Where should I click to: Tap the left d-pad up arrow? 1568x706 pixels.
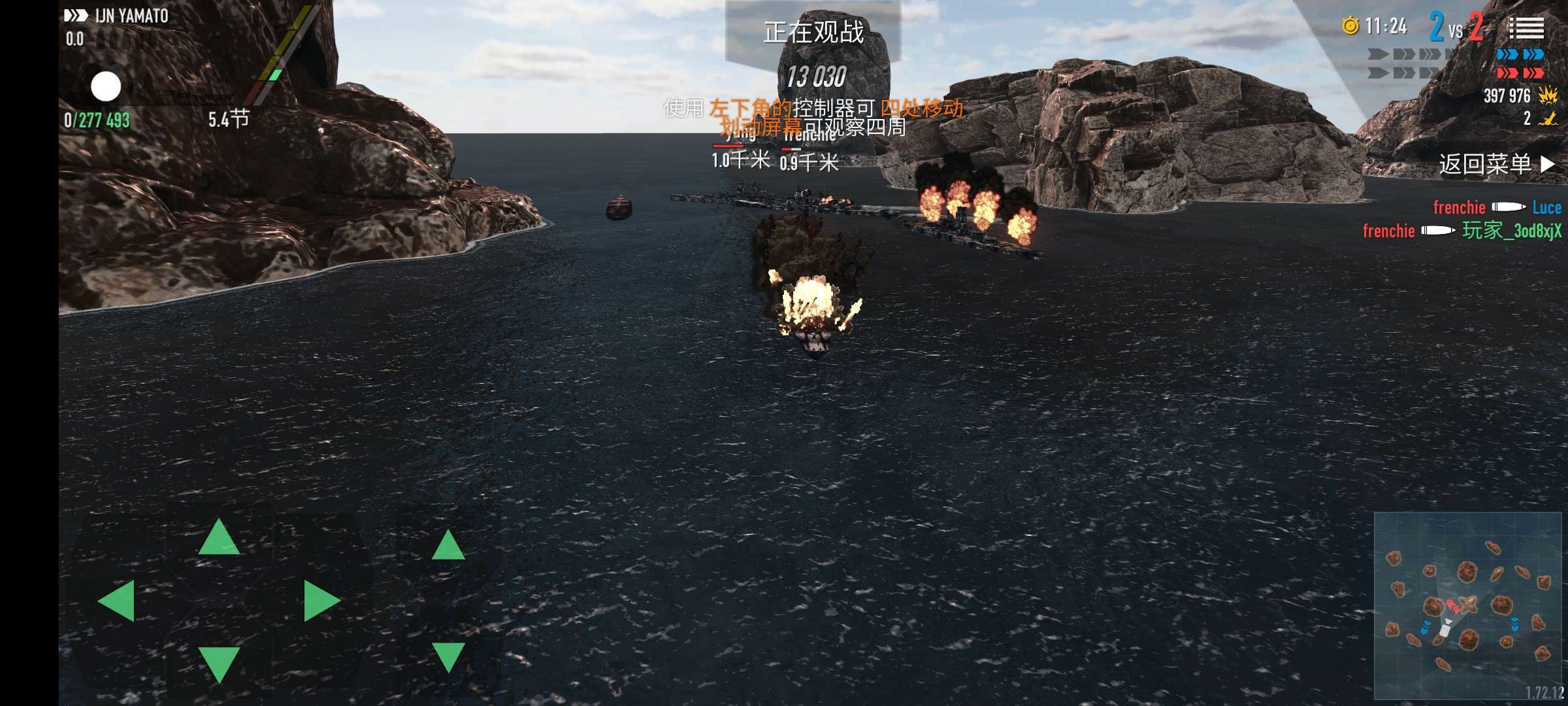[219, 538]
